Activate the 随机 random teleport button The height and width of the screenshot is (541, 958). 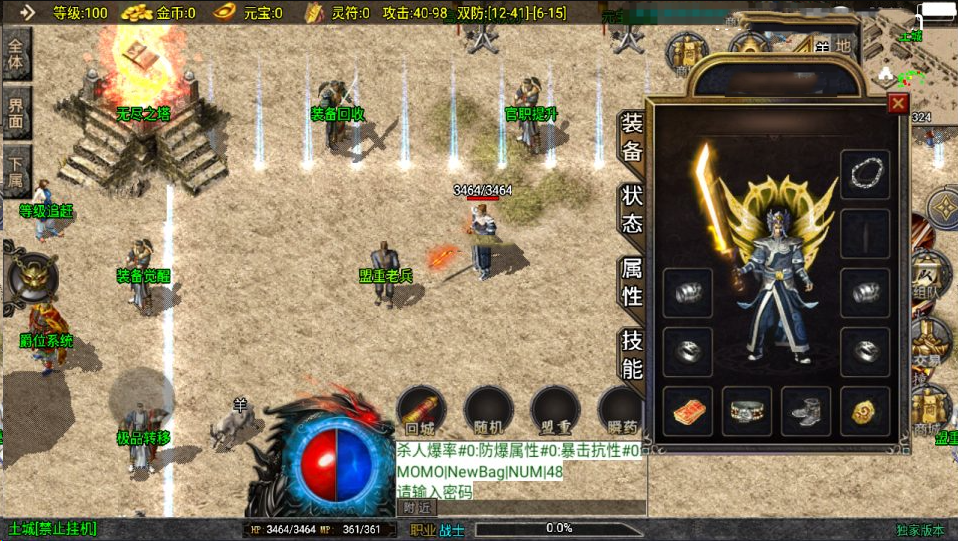click(488, 412)
